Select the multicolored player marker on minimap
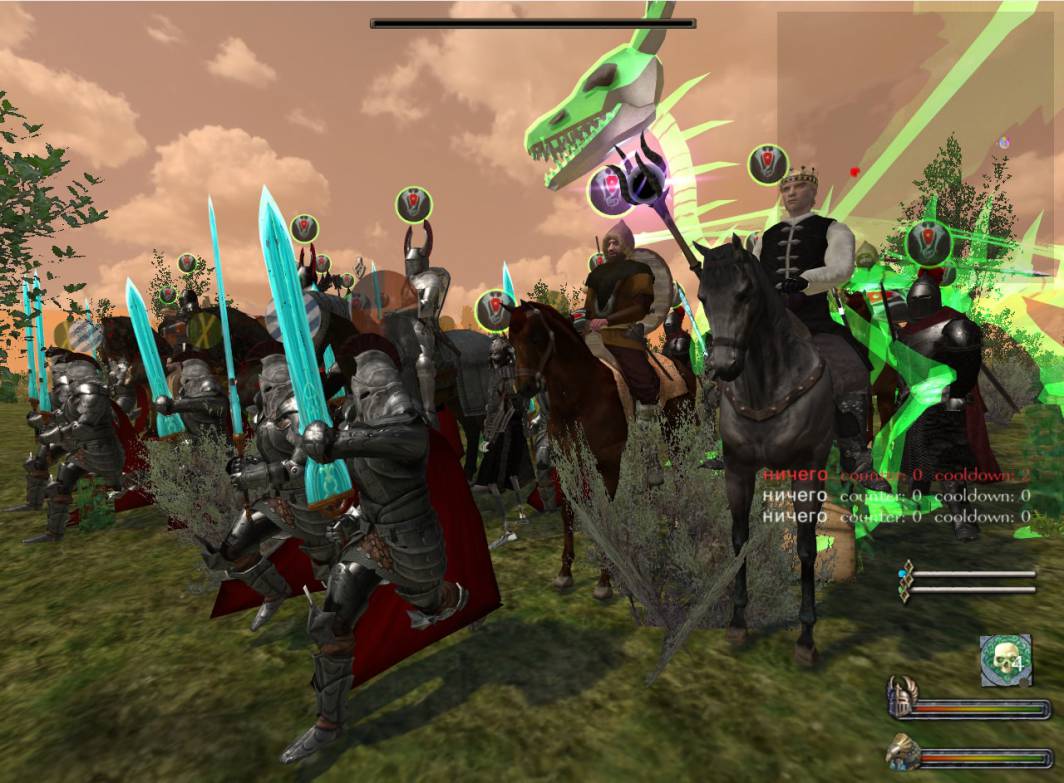Image resolution: width=1064 pixels, height=783 pixels. 1004,143
